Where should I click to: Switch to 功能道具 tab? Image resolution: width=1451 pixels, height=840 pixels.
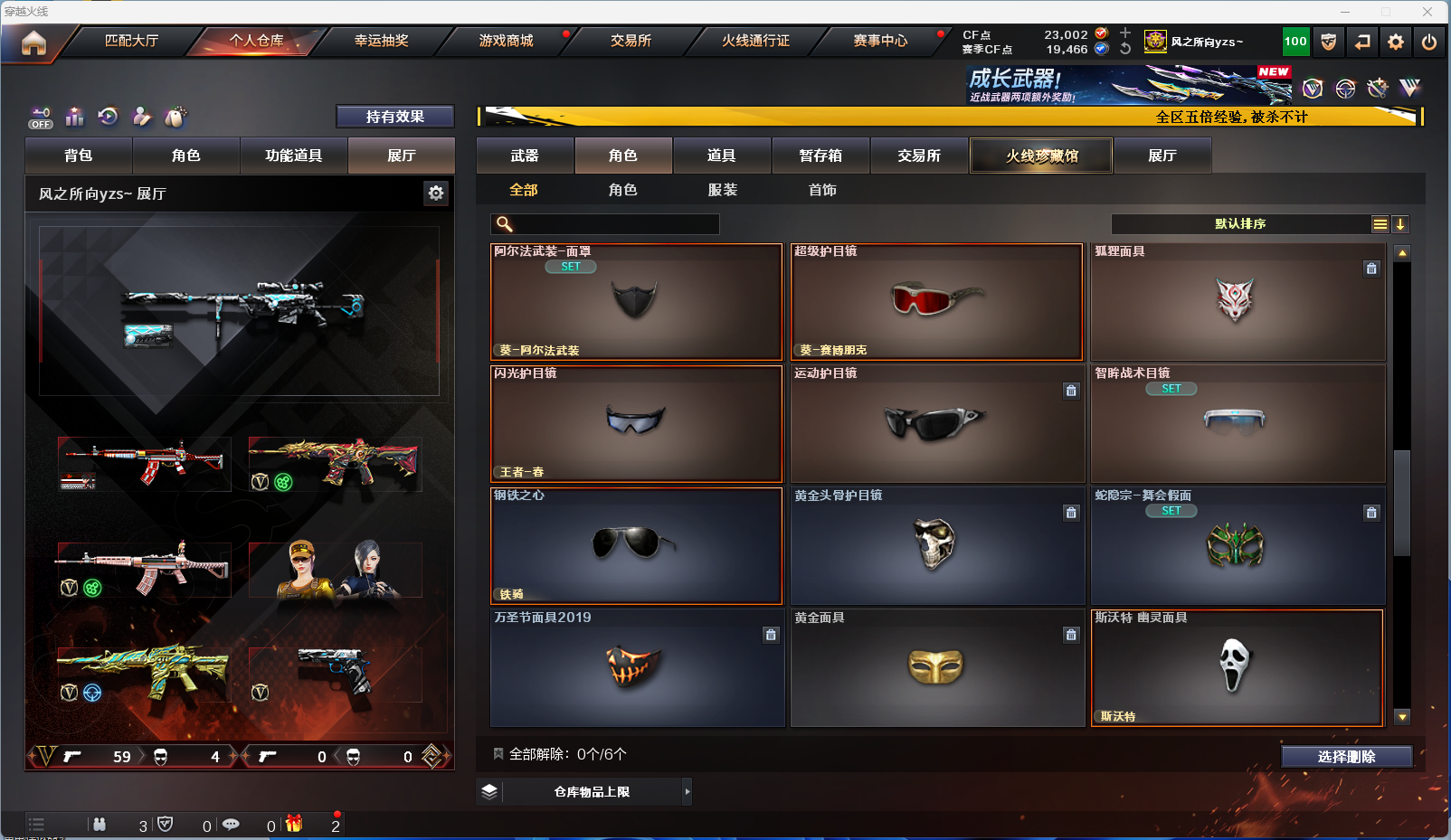pos(293,156)
